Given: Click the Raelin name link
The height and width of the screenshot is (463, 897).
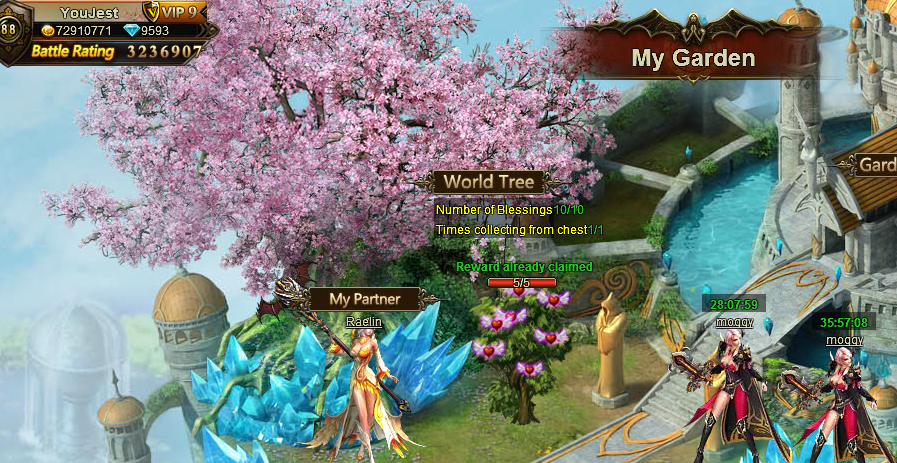Looking at the screenshot, I should pos(364,322).
